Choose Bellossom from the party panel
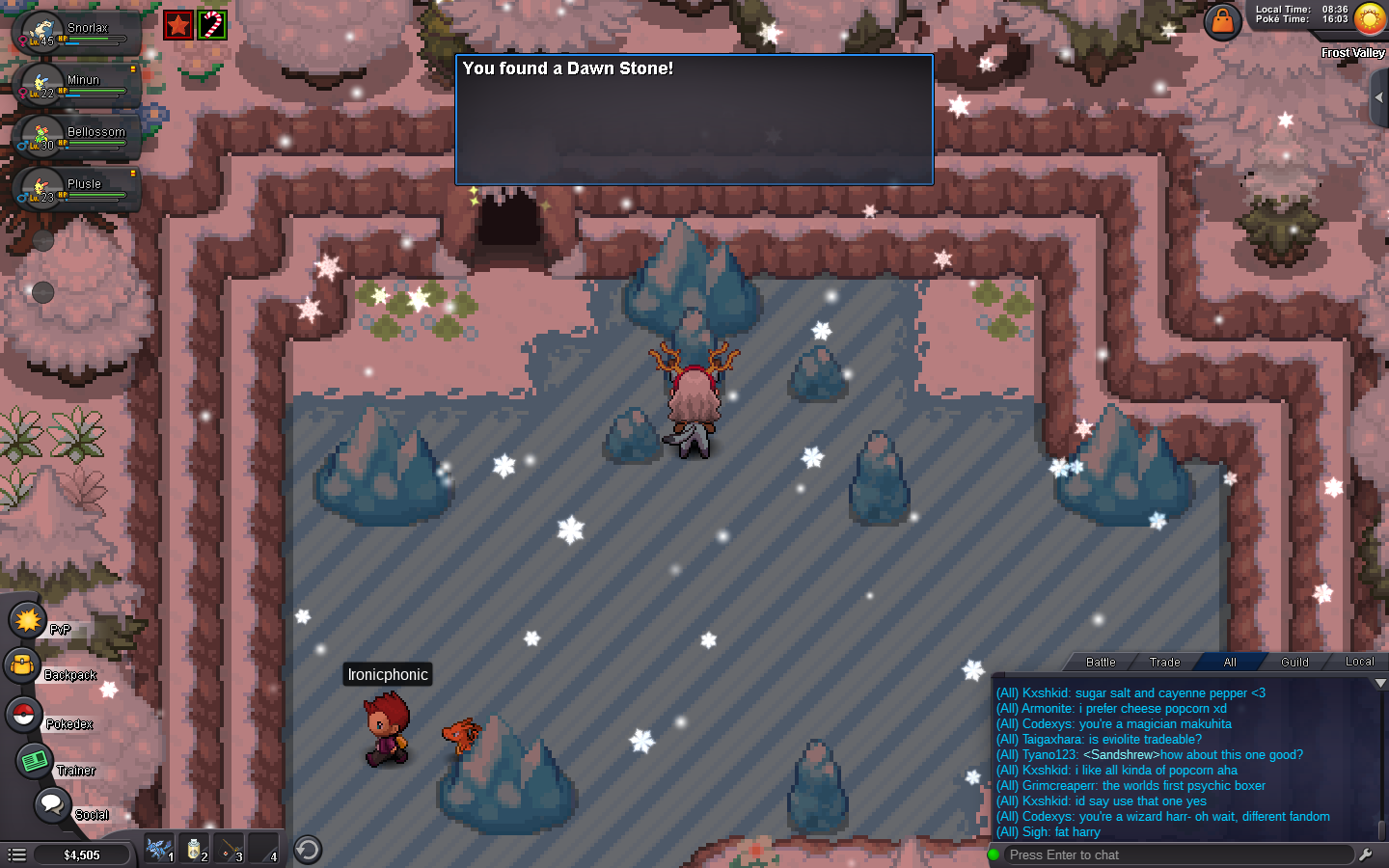Image resolution: width=1389 pixels, height=868 pixels. point(77,137)
